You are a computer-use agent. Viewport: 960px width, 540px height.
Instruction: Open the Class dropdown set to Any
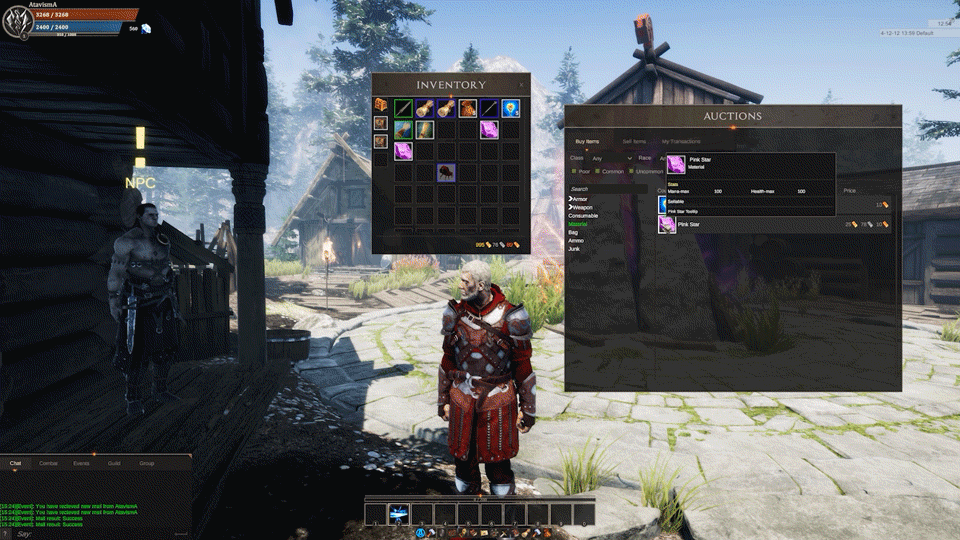tap(610, 158)
